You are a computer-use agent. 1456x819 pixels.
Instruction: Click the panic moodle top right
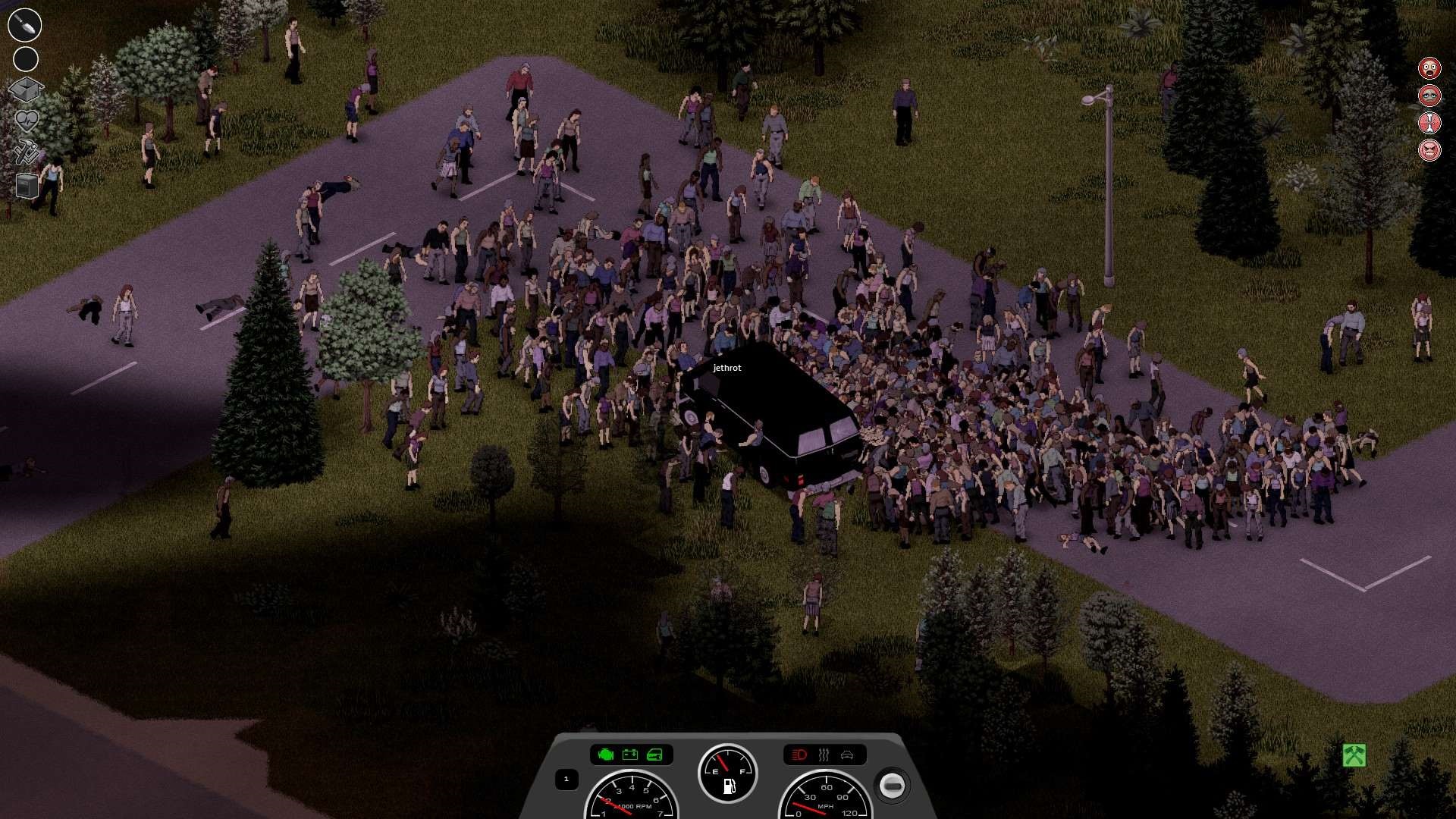pos(1429,68)
